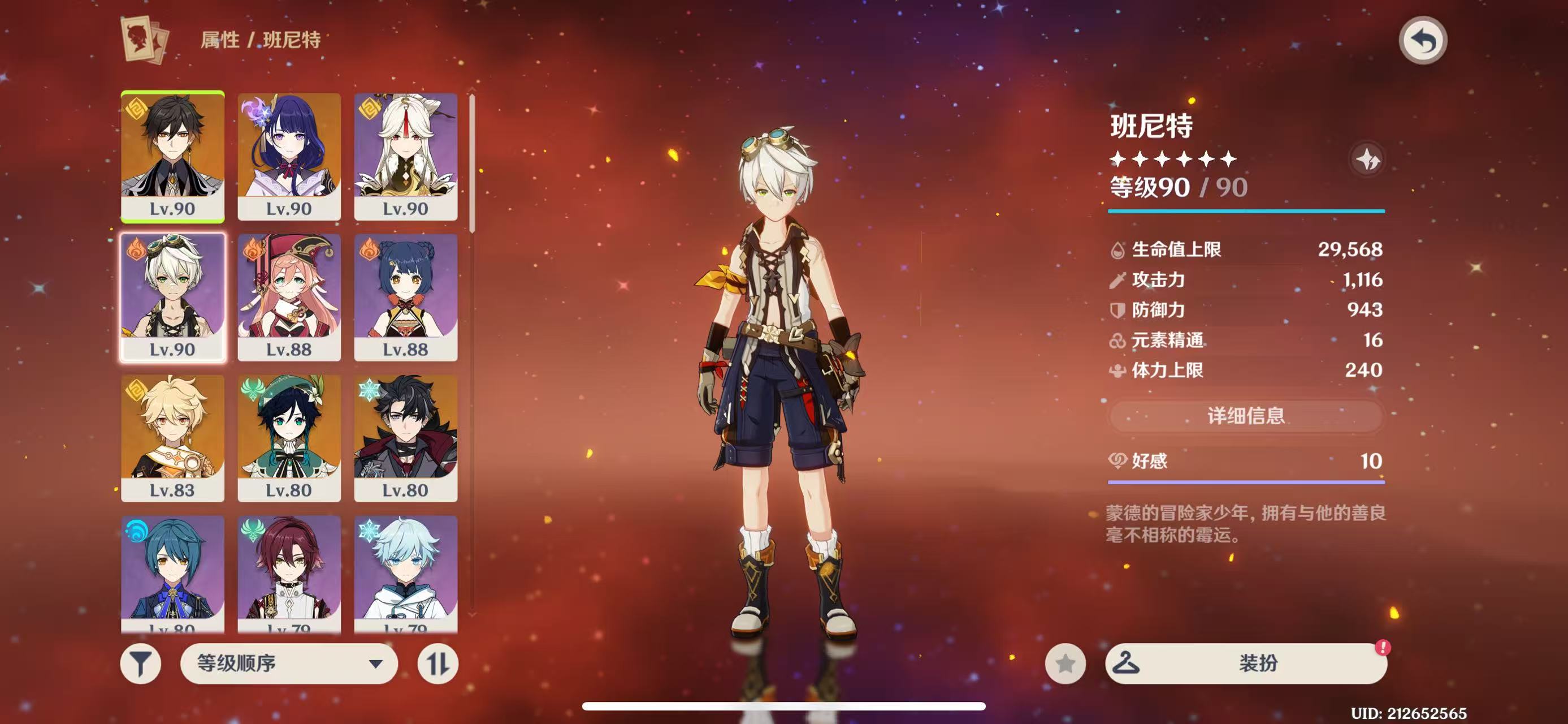This screenshot has width=1568, height=724.
Task: Choose Ningguang's character portrait
Action: (x=405, y=156)
